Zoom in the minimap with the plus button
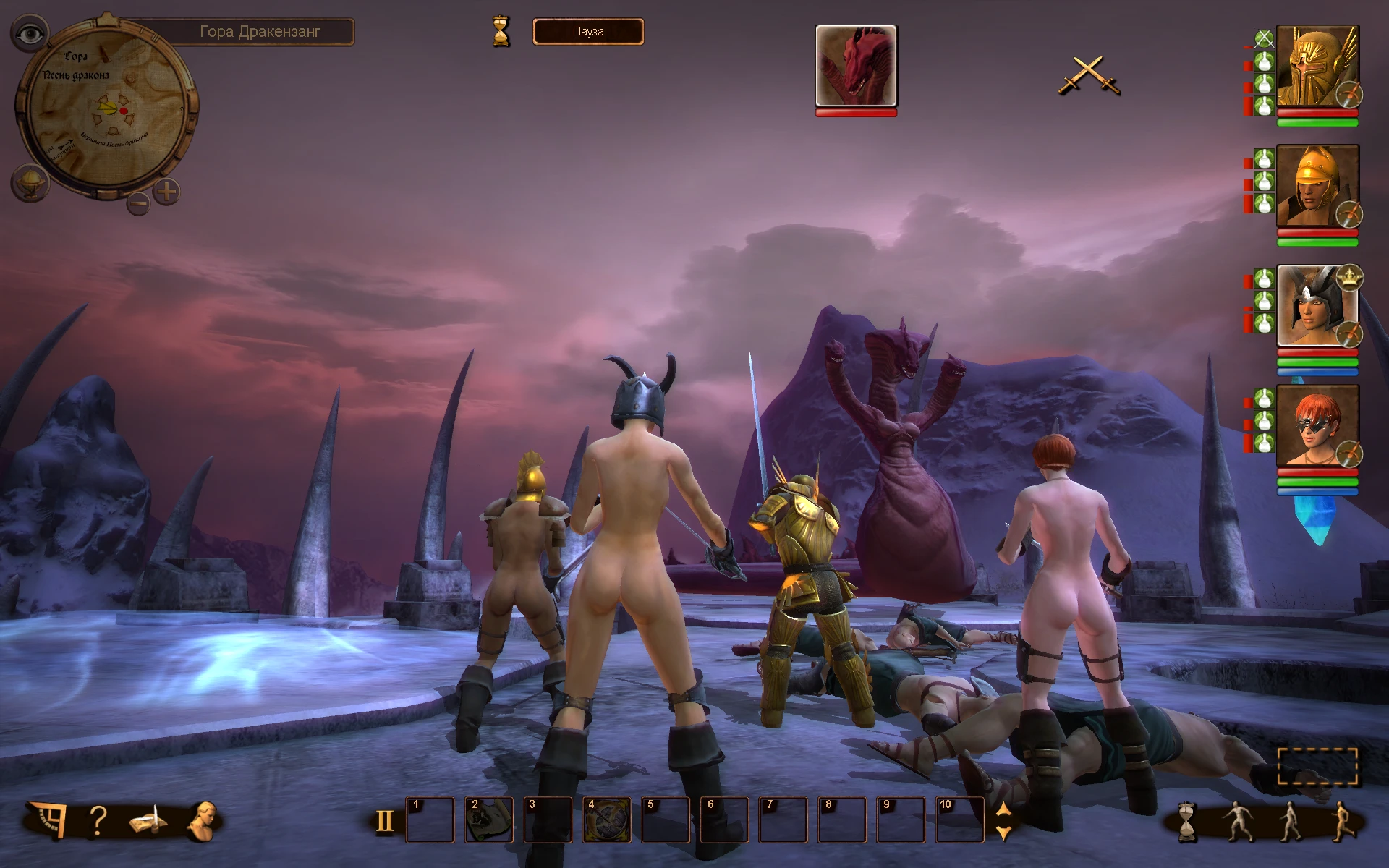This screenshot has width=1389, height=868. 167,190
